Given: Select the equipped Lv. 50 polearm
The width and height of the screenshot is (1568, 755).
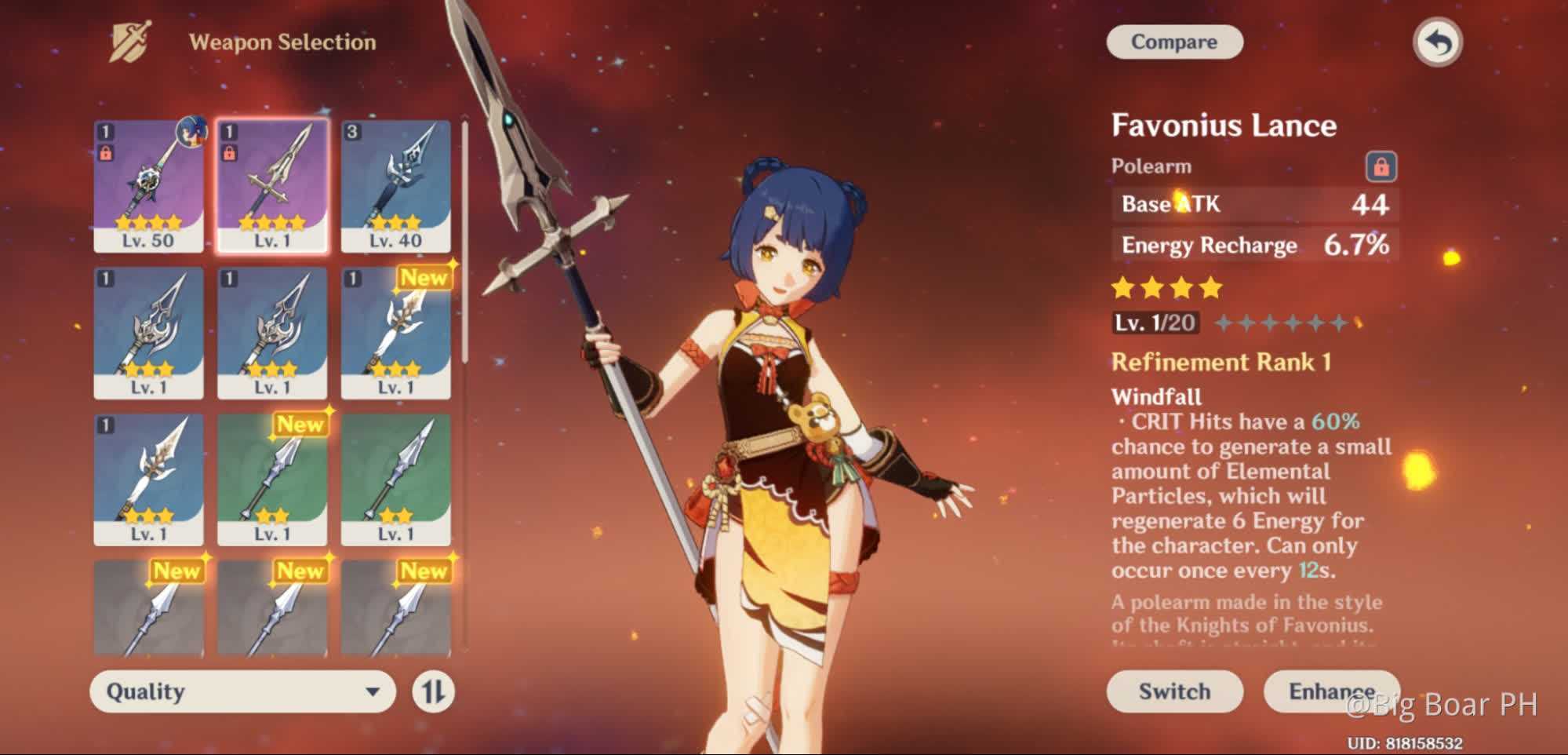Looking at the screenshot, I should pos(148,186).
